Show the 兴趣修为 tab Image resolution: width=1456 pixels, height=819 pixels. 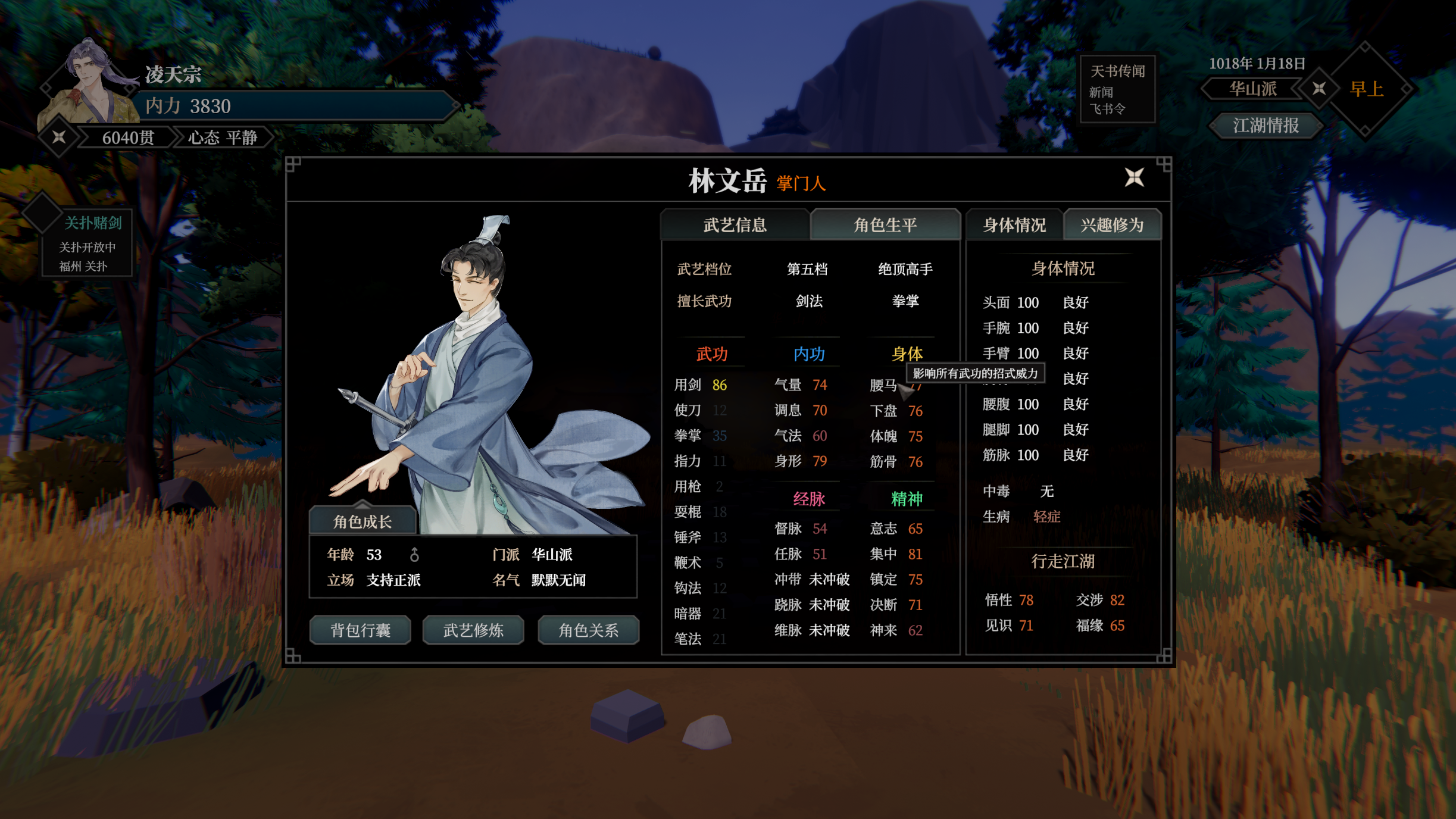pyautogui.click(x=1112, y=225)
